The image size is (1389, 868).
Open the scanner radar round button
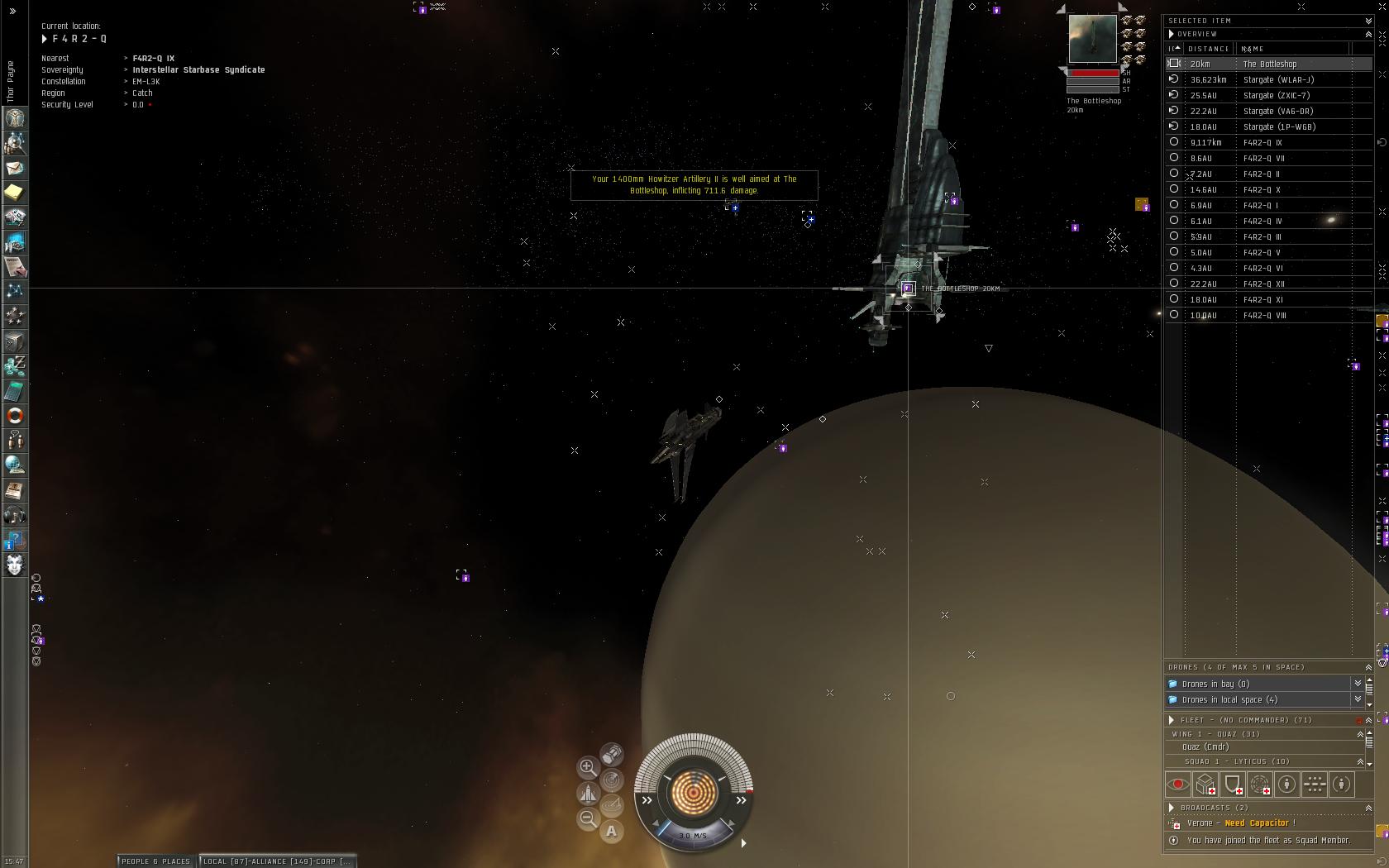click(x=611, y=780)
